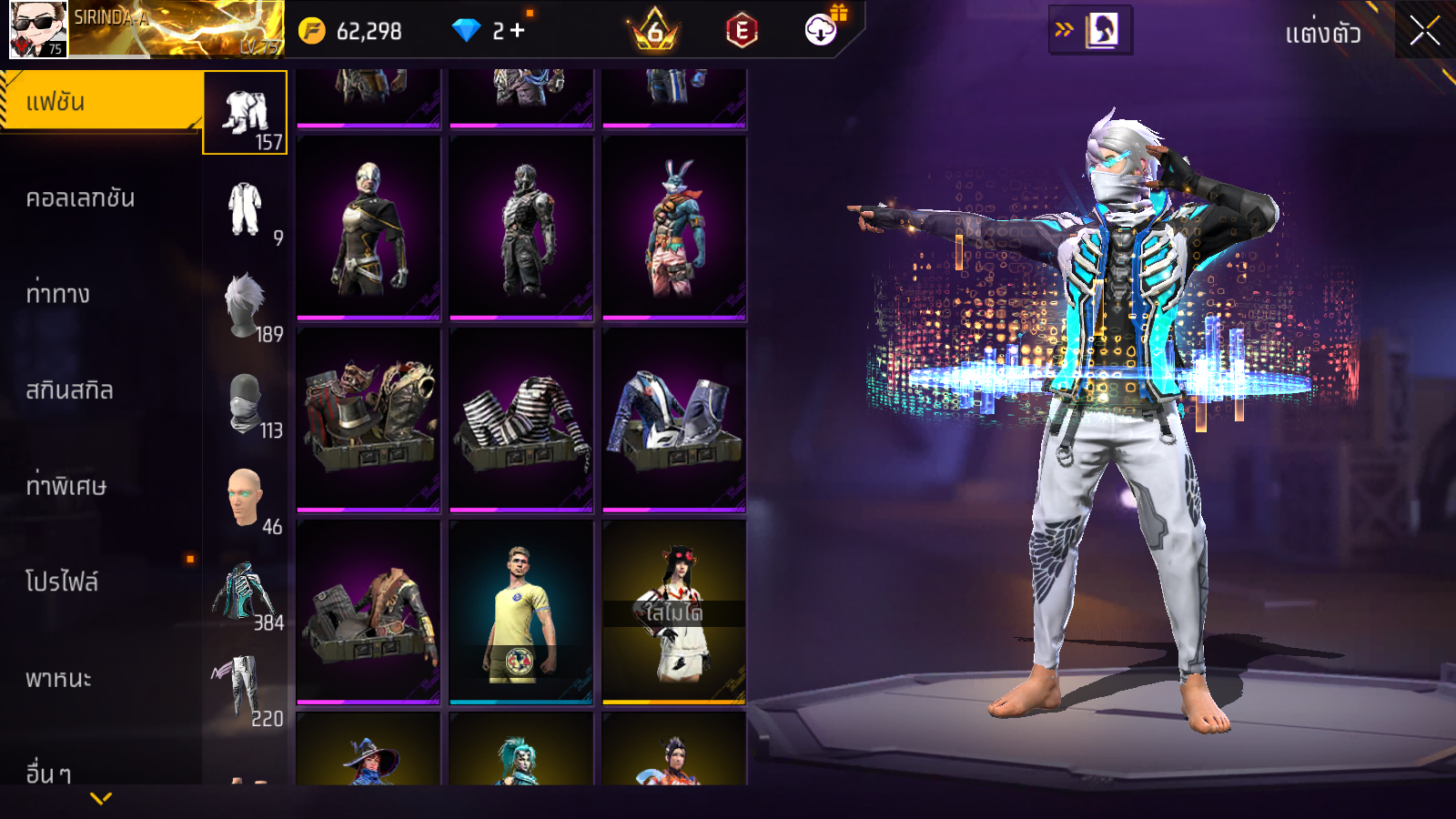Click the player avatar profile picture

tap(38, 29)
